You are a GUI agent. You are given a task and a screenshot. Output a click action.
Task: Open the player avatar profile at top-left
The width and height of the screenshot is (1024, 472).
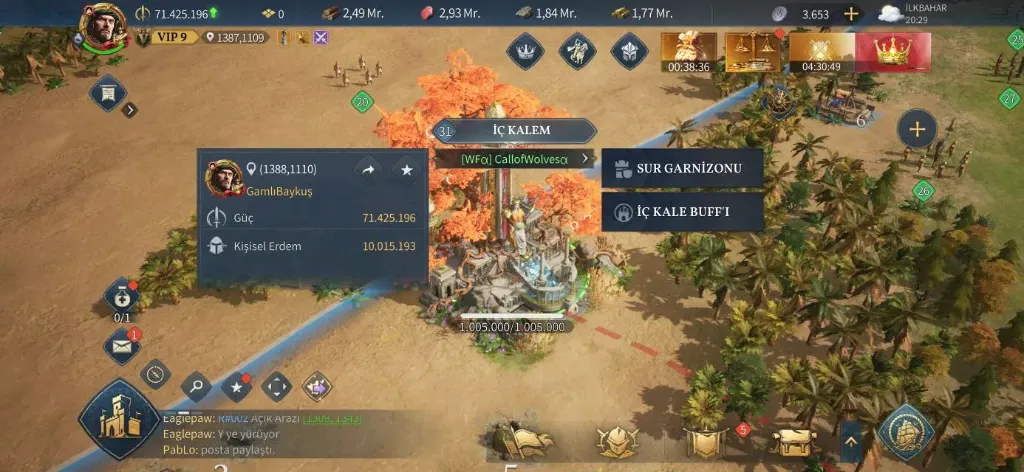102,26
